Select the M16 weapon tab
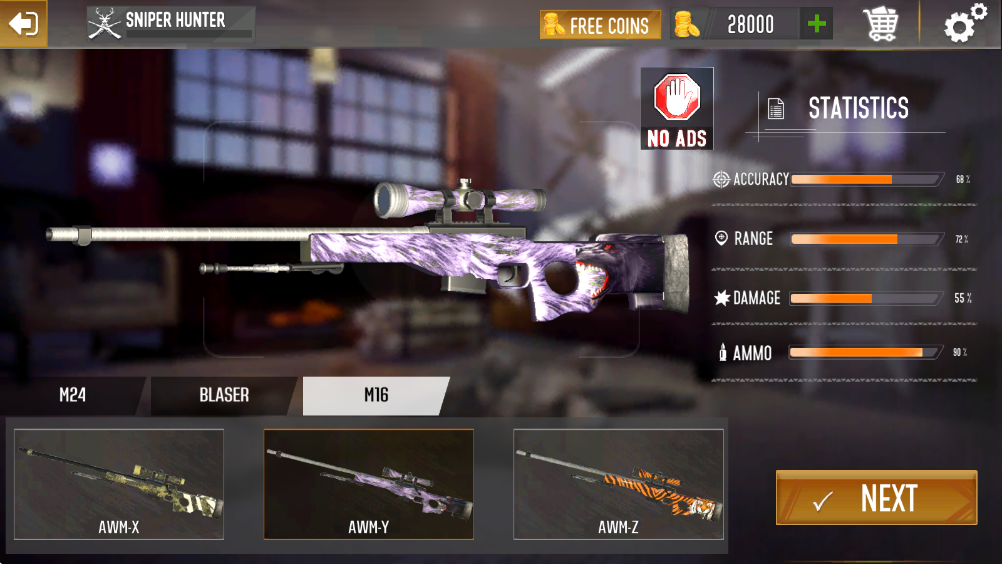 click(376, 395)
